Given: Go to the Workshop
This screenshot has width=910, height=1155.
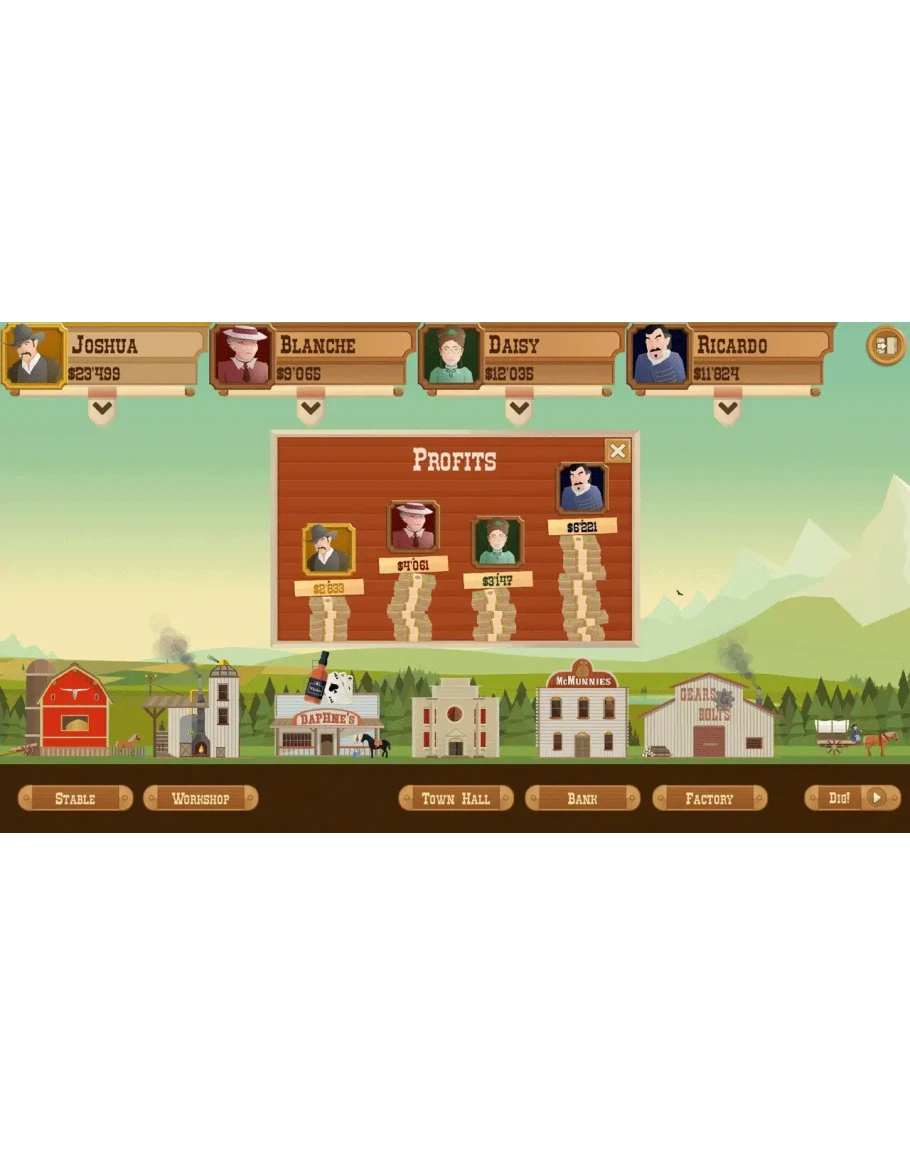Looking at the screenshot, I should pos(201,798).
